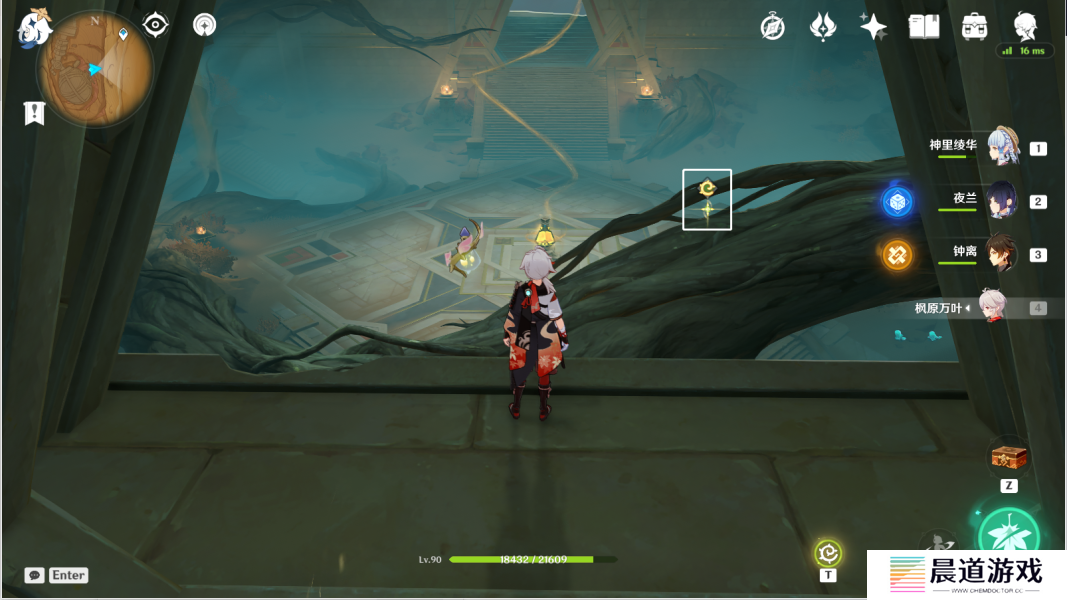Open the Paimon menu
Screen dimensions: 1067x600
[34, 29]
